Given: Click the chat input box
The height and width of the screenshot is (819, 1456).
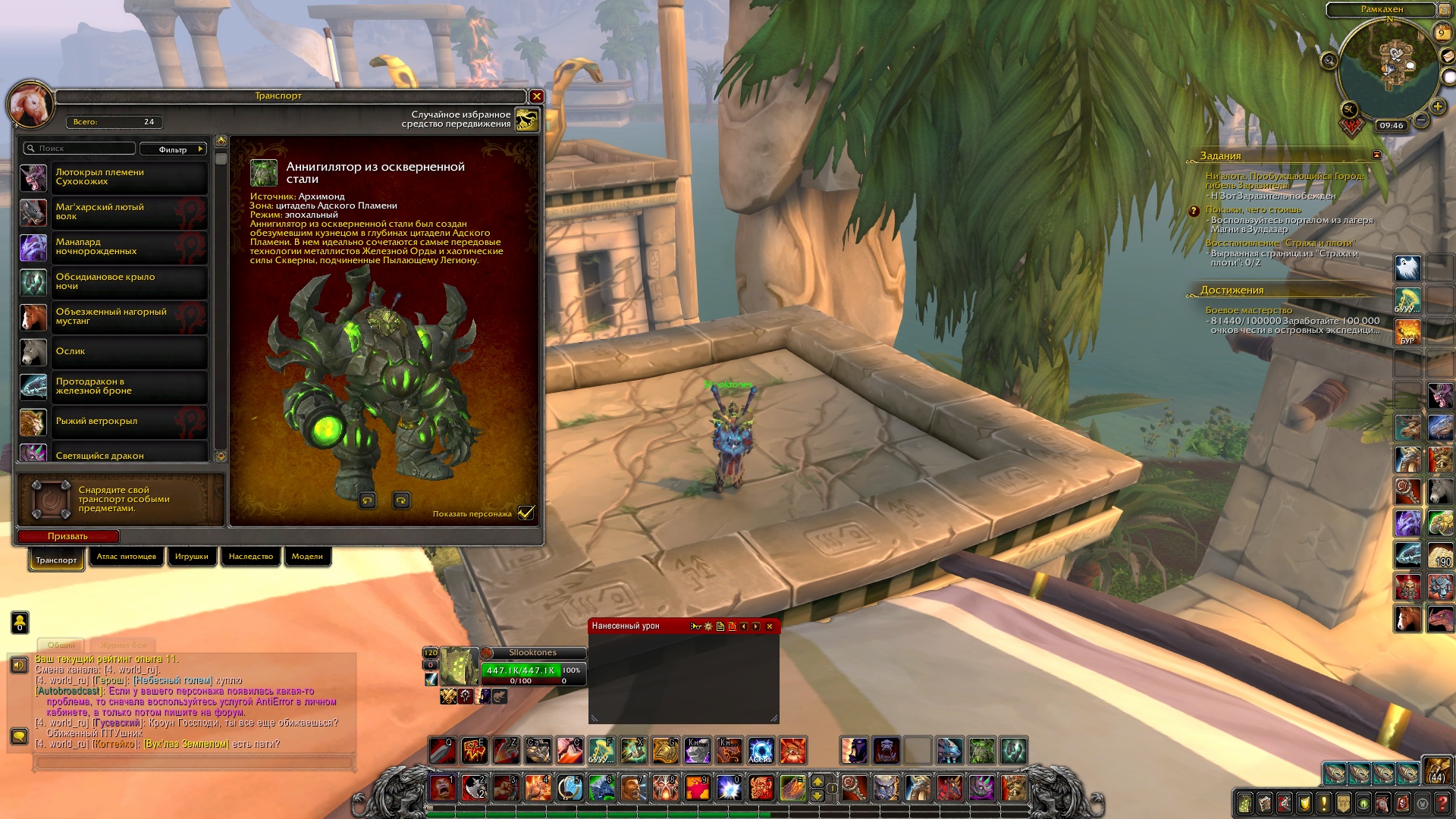Looking at the screenshot, I should coord(193,762).
